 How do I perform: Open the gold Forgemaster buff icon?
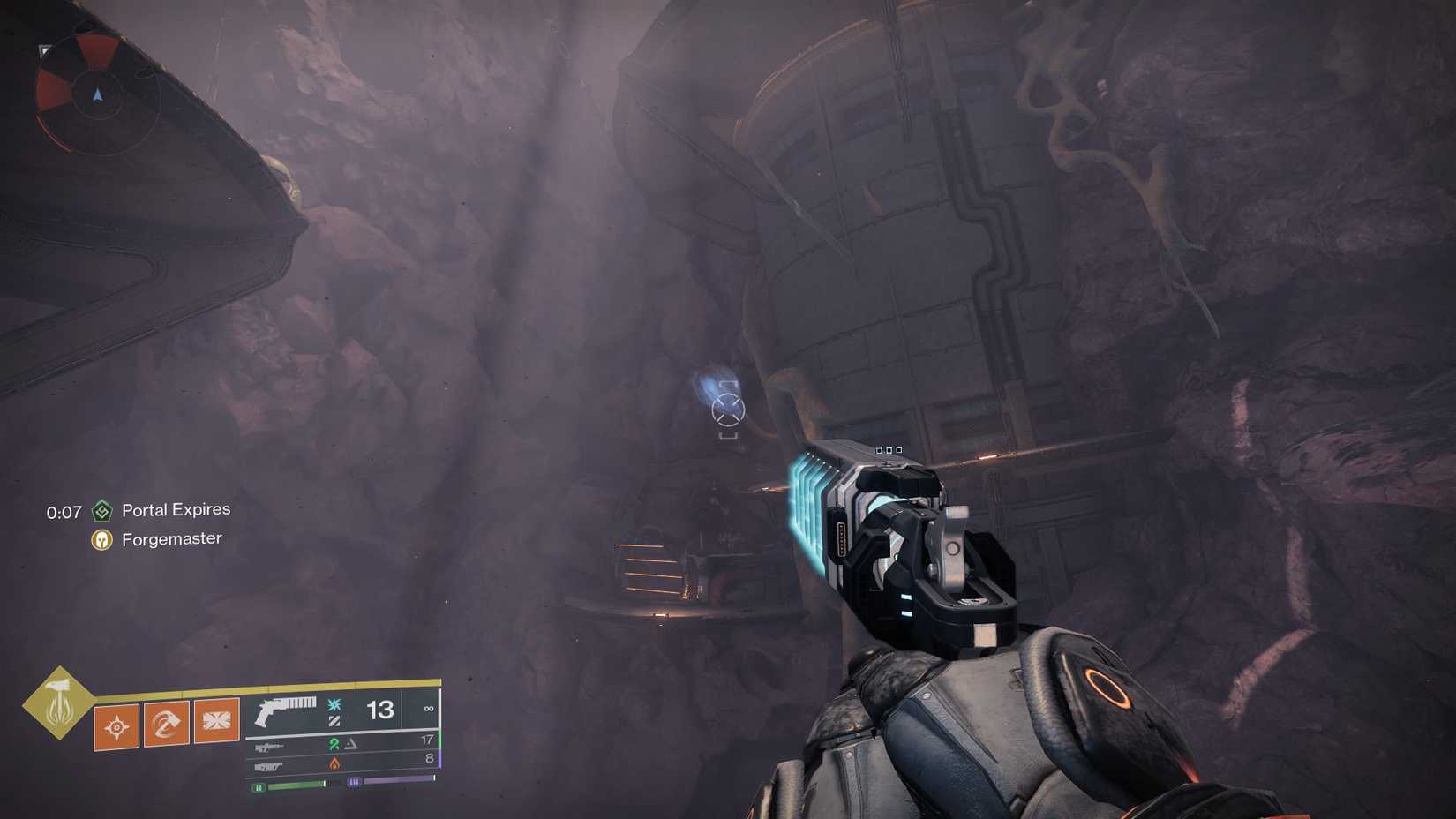click(103, 538)
